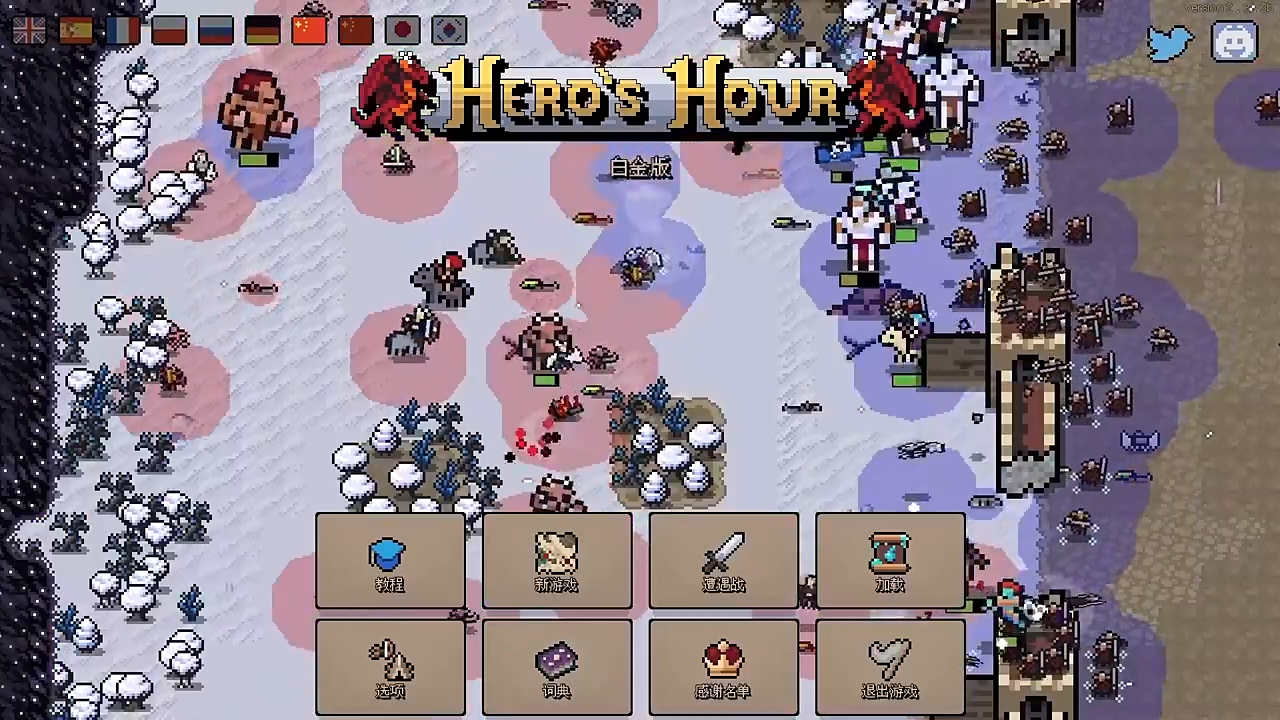The height and width of the screenshot is (720, 1280).
Task: Start a 新游戏 new game
Action: click(557, 561)
